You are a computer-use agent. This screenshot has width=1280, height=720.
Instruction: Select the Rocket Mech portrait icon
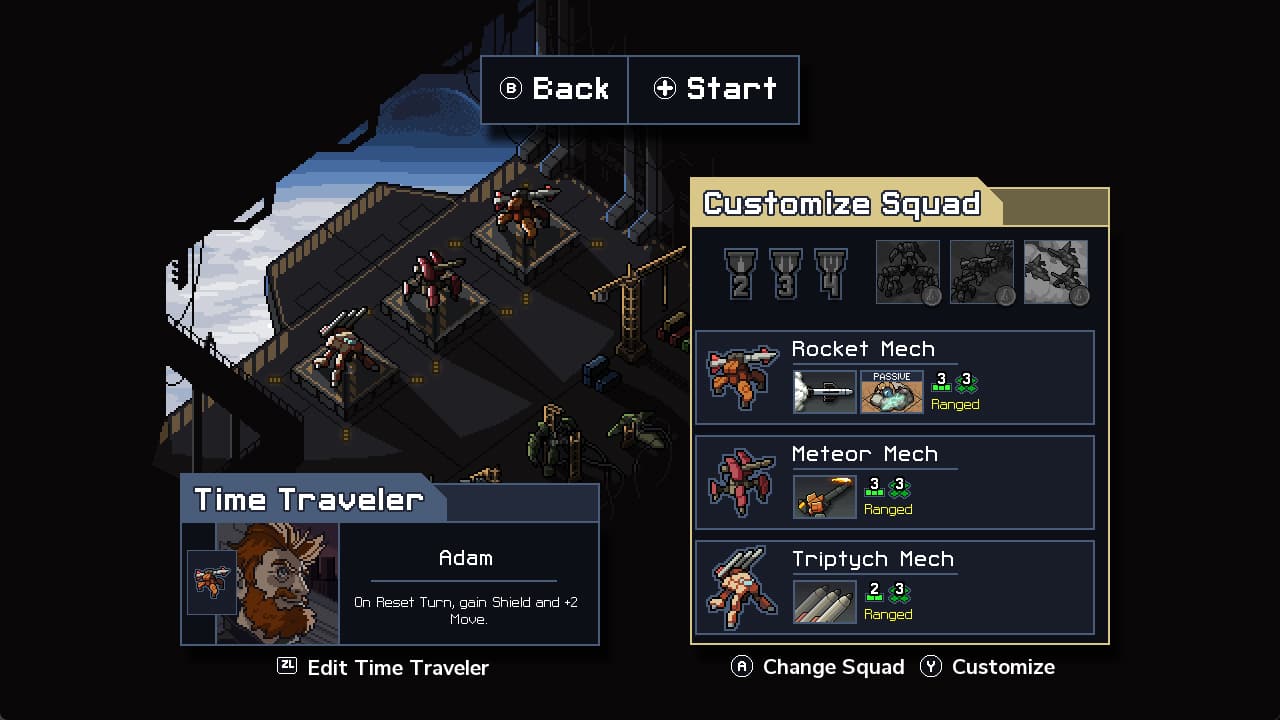[741, 378]
